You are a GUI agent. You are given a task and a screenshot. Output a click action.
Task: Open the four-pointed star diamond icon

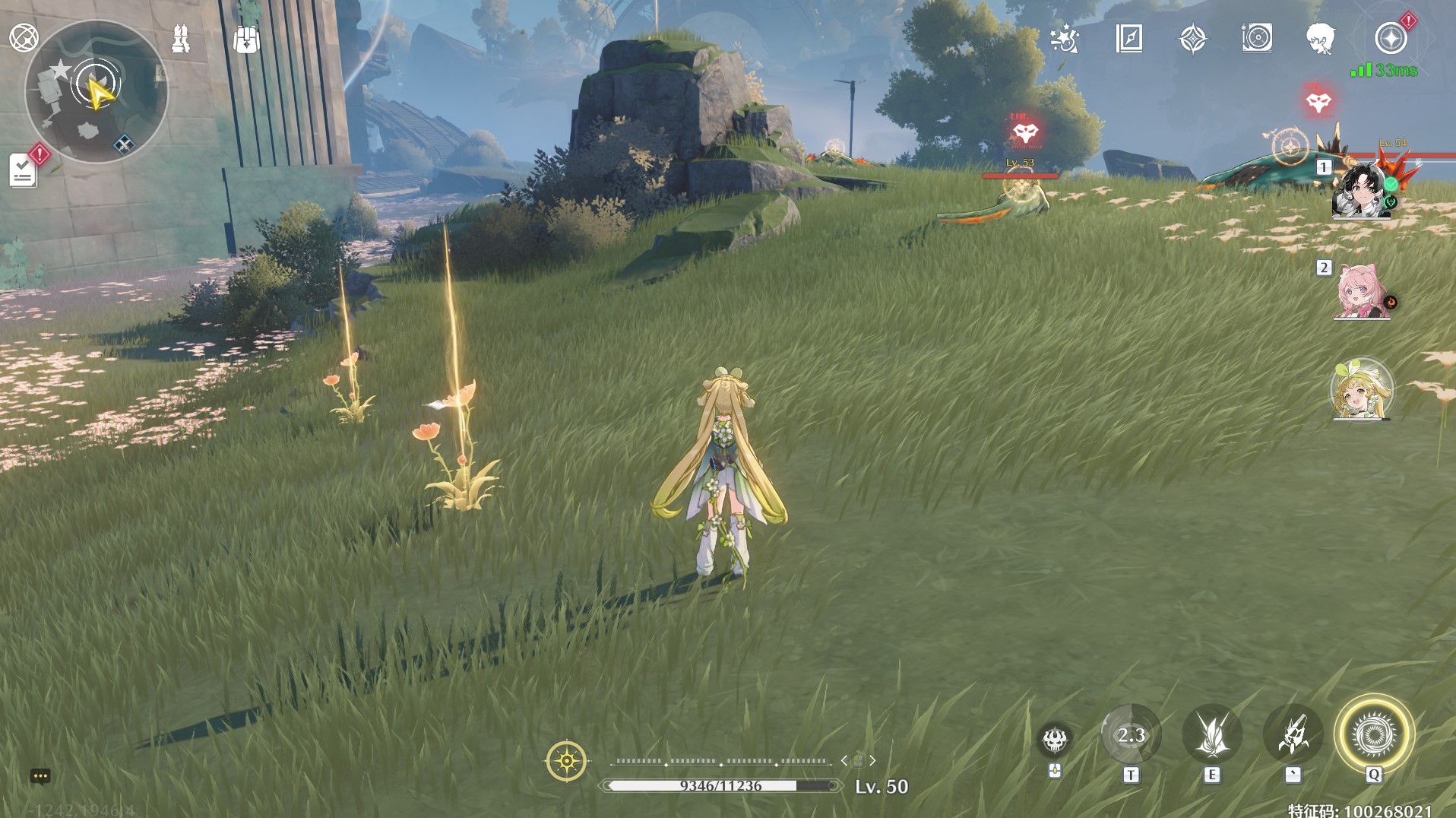(x=1193, y=38)
